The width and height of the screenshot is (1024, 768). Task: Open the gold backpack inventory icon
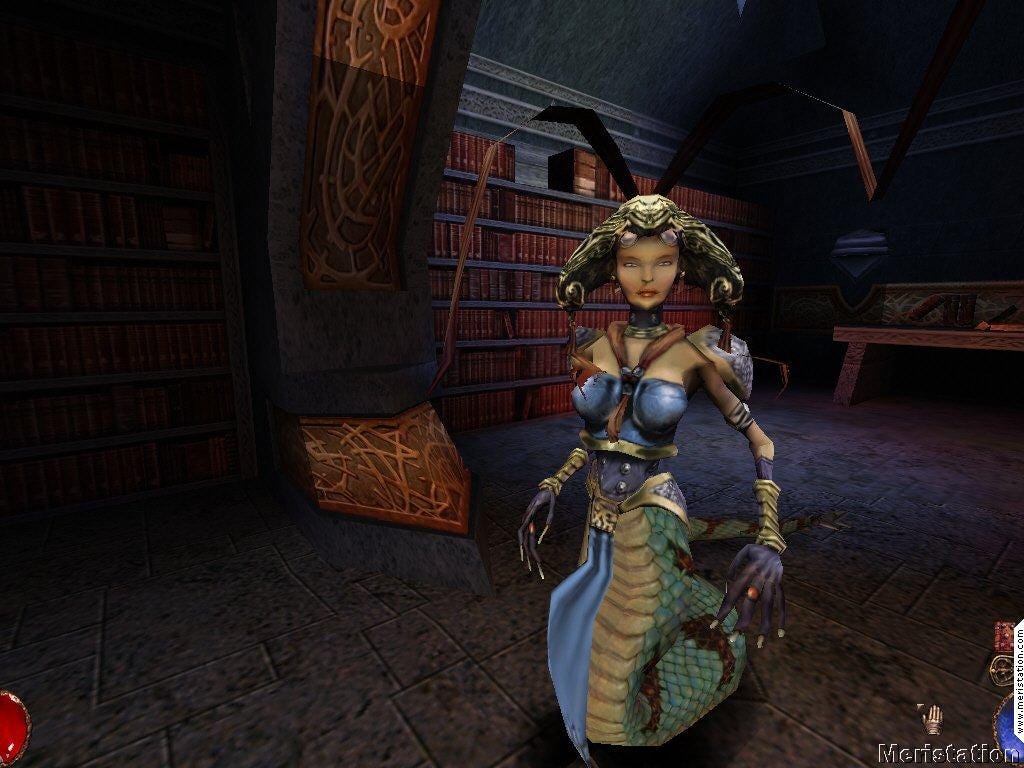(1001, 669)
